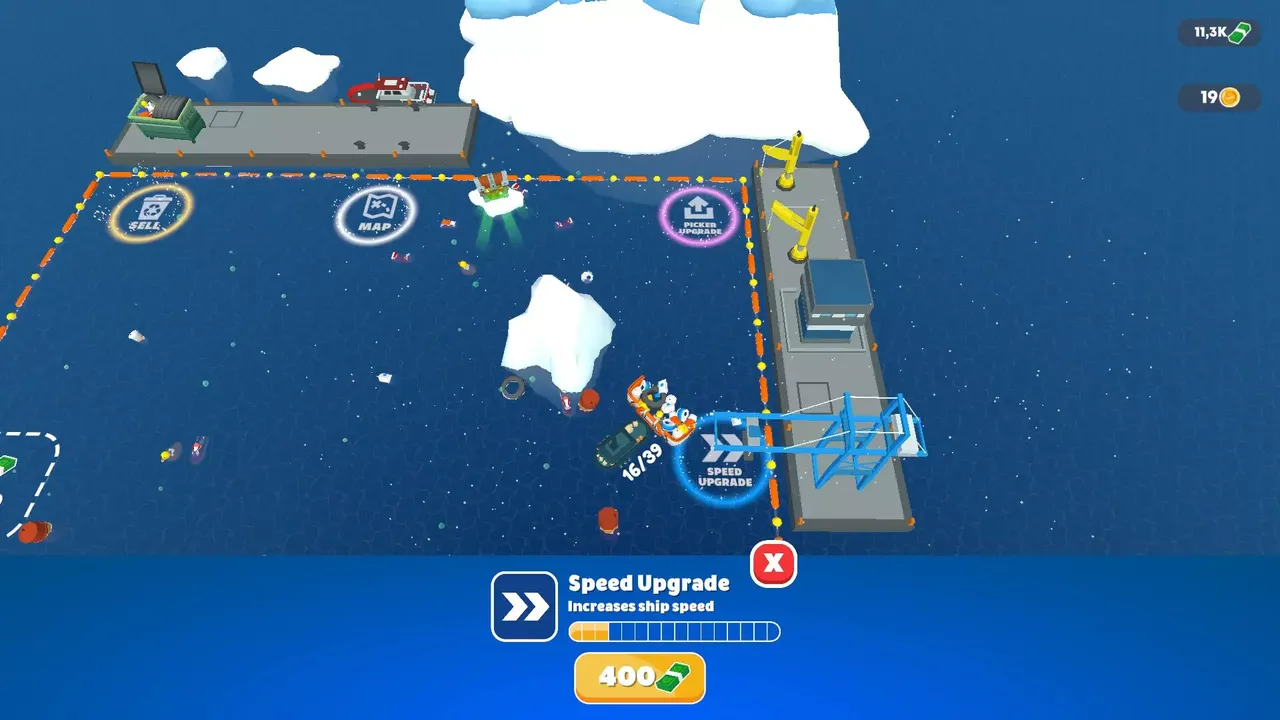Click the speed upgrade progress bar
The width and height of the screenshot is (1280, 720).
point(674,631)
